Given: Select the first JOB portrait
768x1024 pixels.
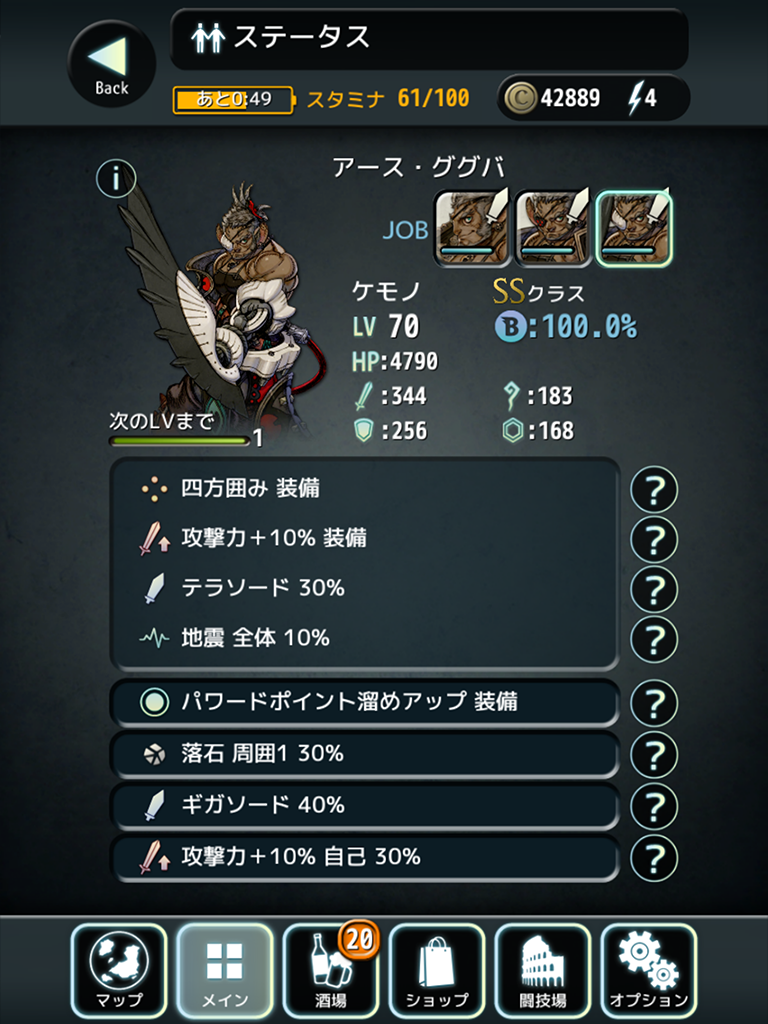Looking at the screenshot, I should coord(472,228).
